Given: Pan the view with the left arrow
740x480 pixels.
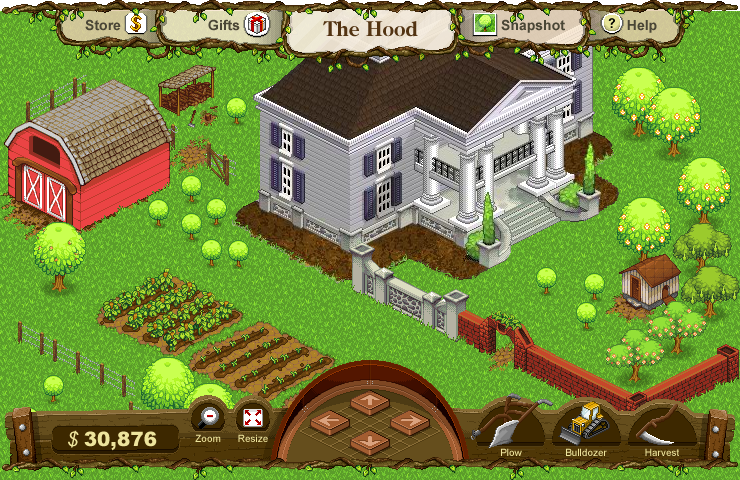Looking at the screenshot, I should click(x=329, y=422).
